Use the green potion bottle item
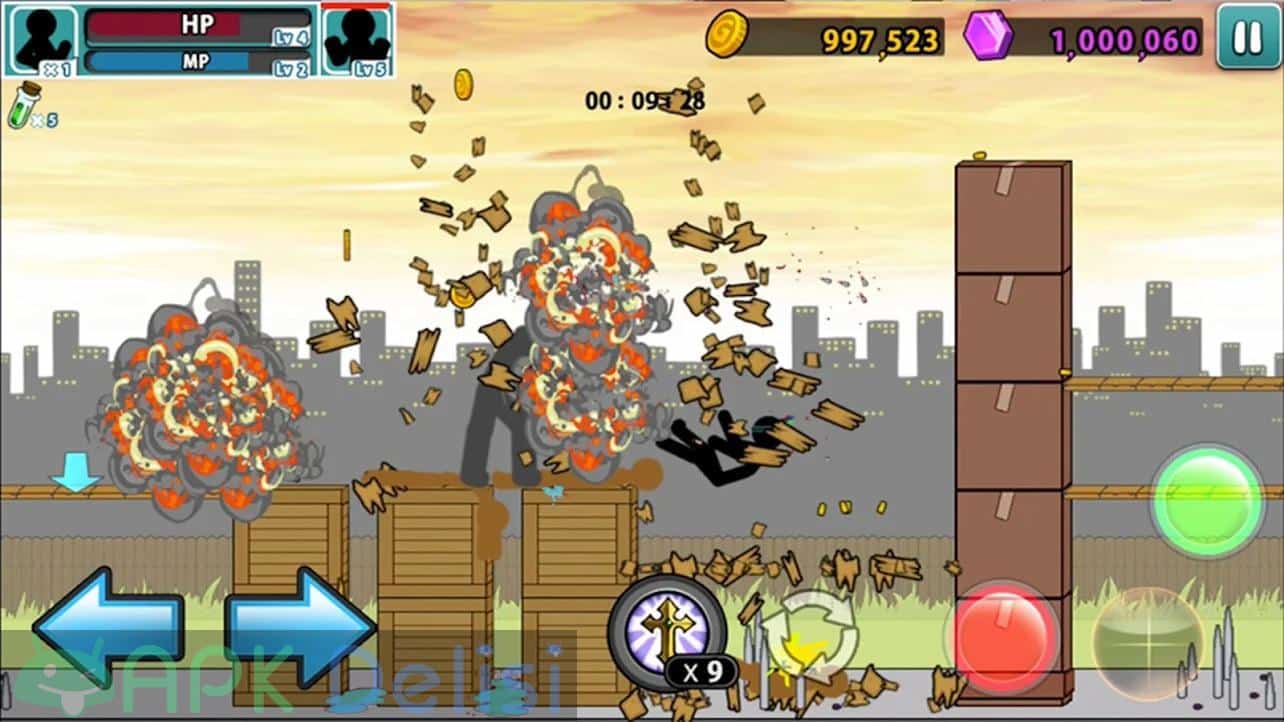The height and width of the screenshot is (722, 1284). point(24,106)
